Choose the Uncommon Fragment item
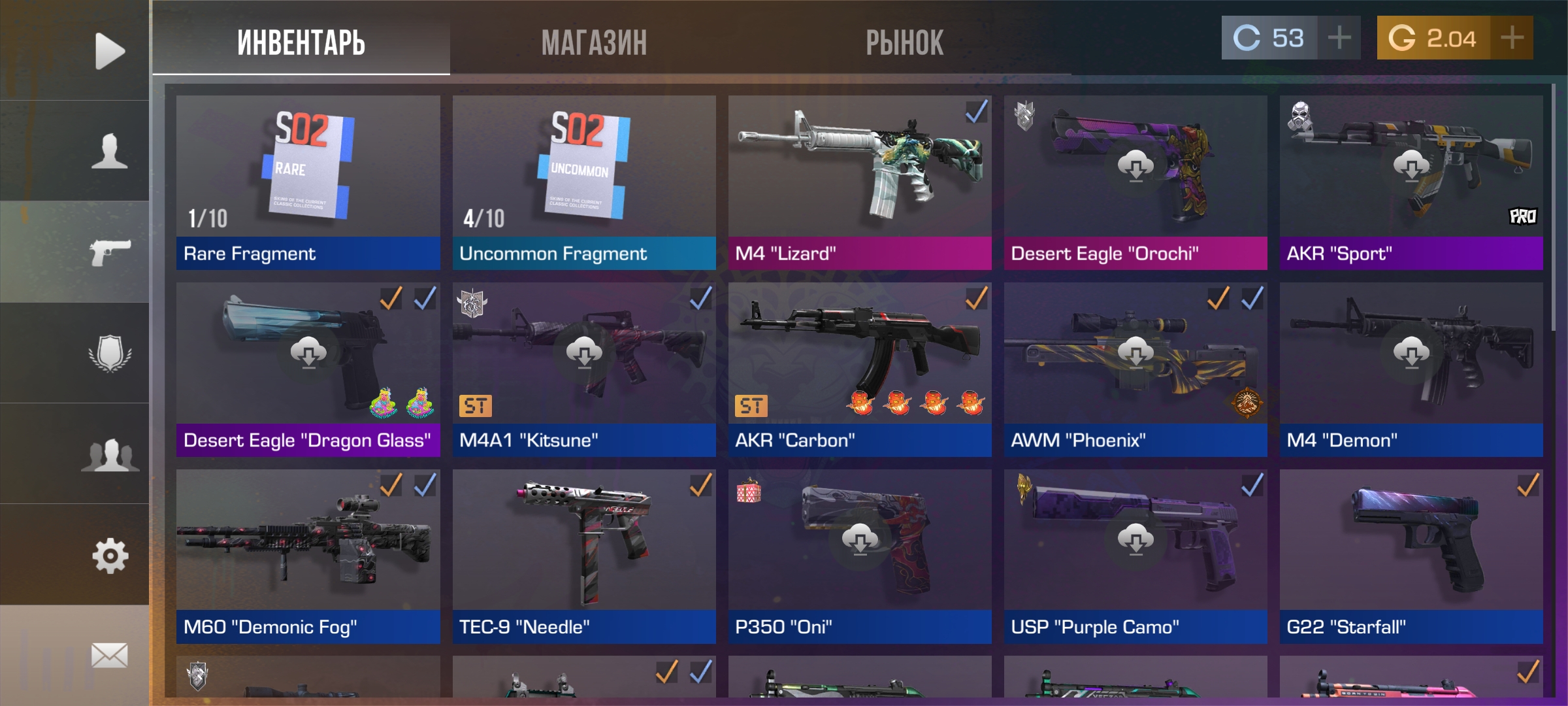Viewport: 1568px width, 706px height. pyautogui.click(x=584, y=182)
